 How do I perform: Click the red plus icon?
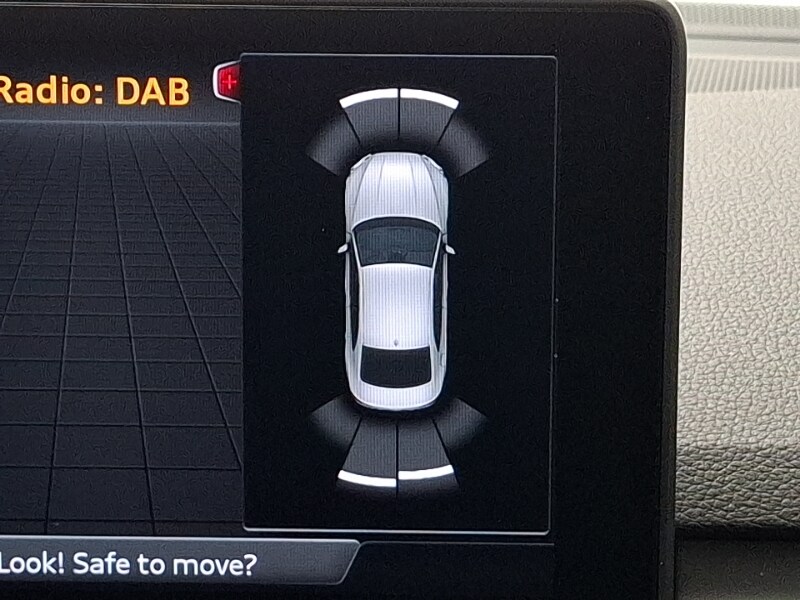point(228,82)
